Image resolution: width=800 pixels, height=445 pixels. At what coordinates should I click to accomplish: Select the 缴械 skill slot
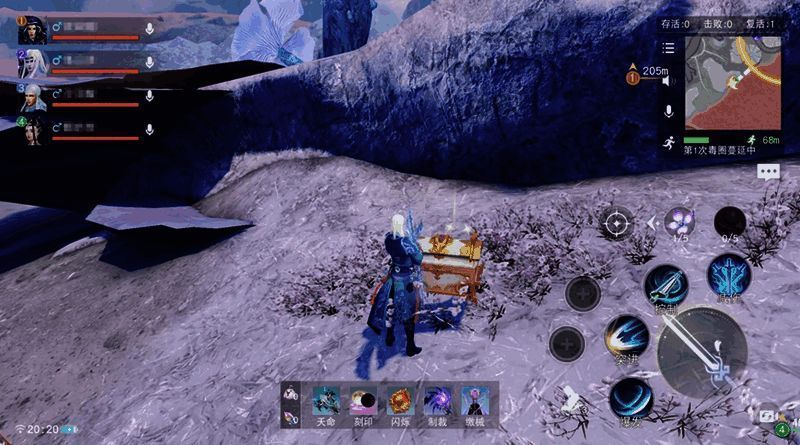474,401
